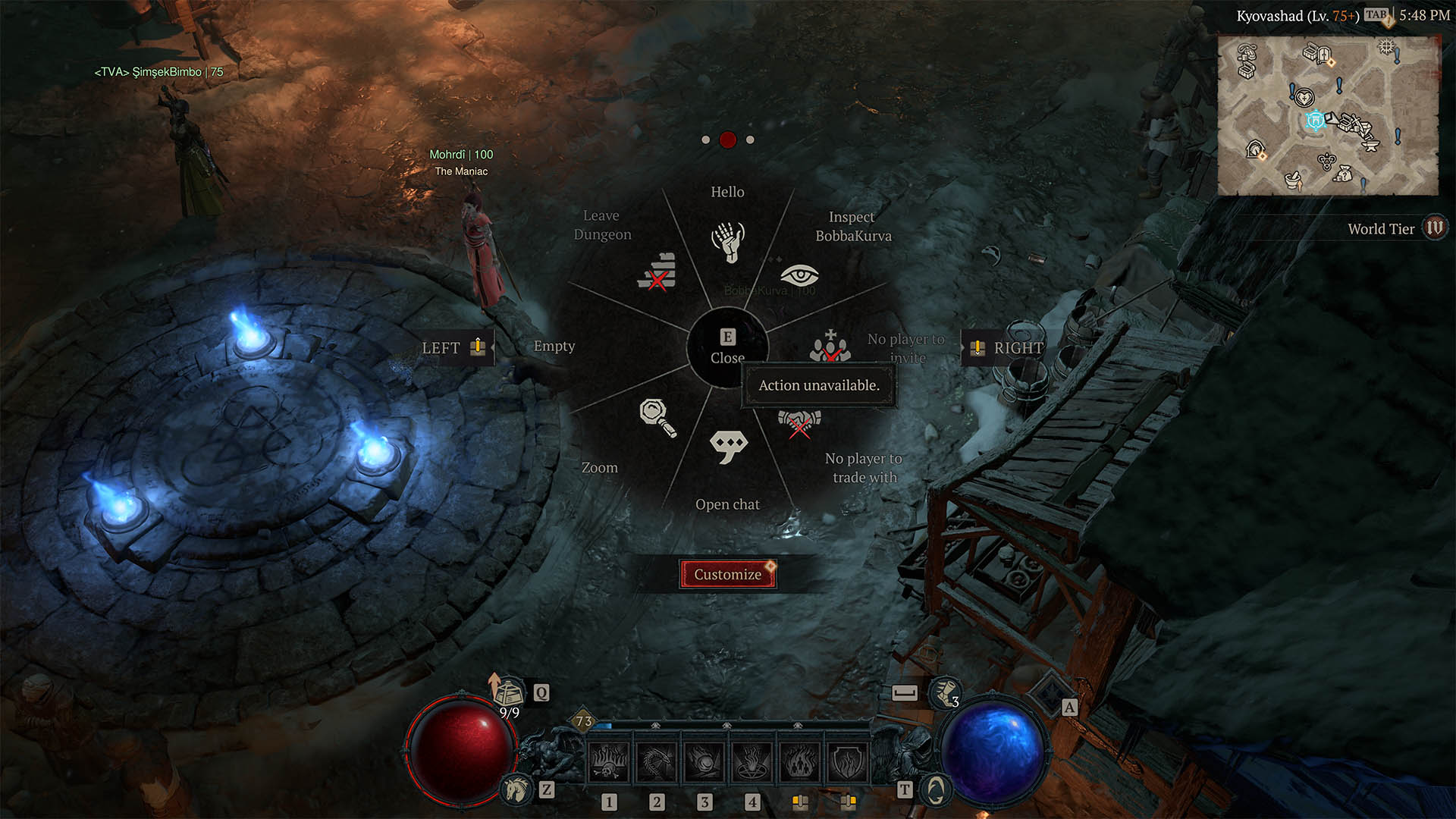Viewport: 1456px width, 819px height.
Task: Select the invite player wheel option
Action: (830, 347)
